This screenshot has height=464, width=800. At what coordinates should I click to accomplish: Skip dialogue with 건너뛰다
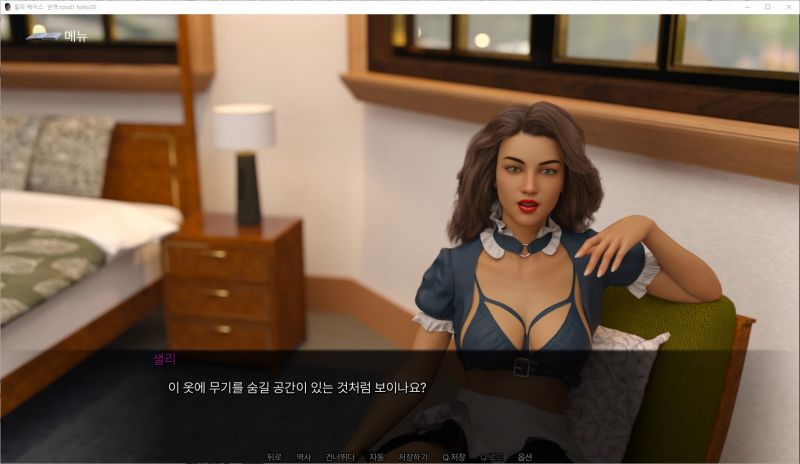tap(340, 457)
